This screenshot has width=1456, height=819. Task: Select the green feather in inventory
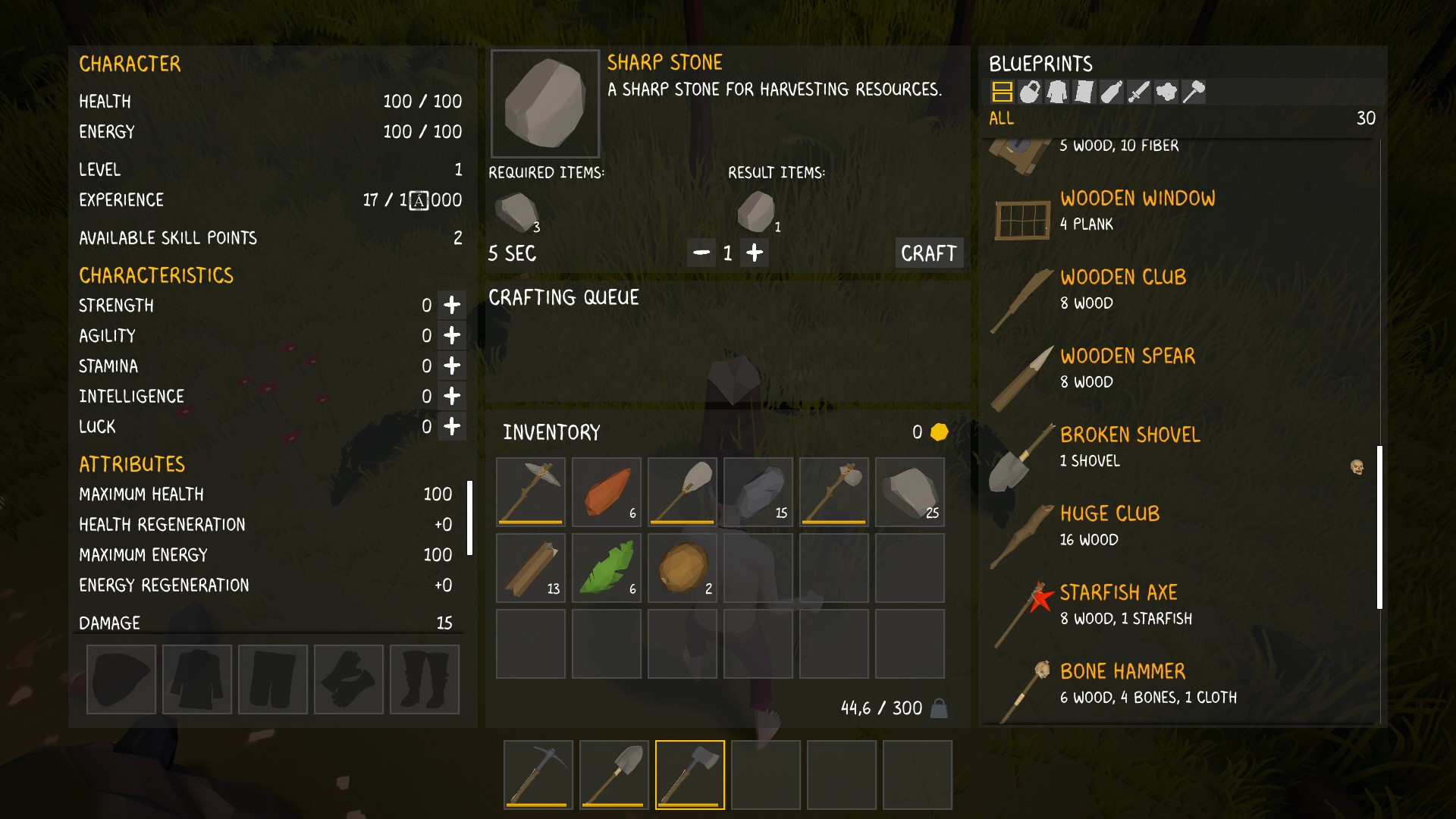pyautogui.click(x=606, y=566)
